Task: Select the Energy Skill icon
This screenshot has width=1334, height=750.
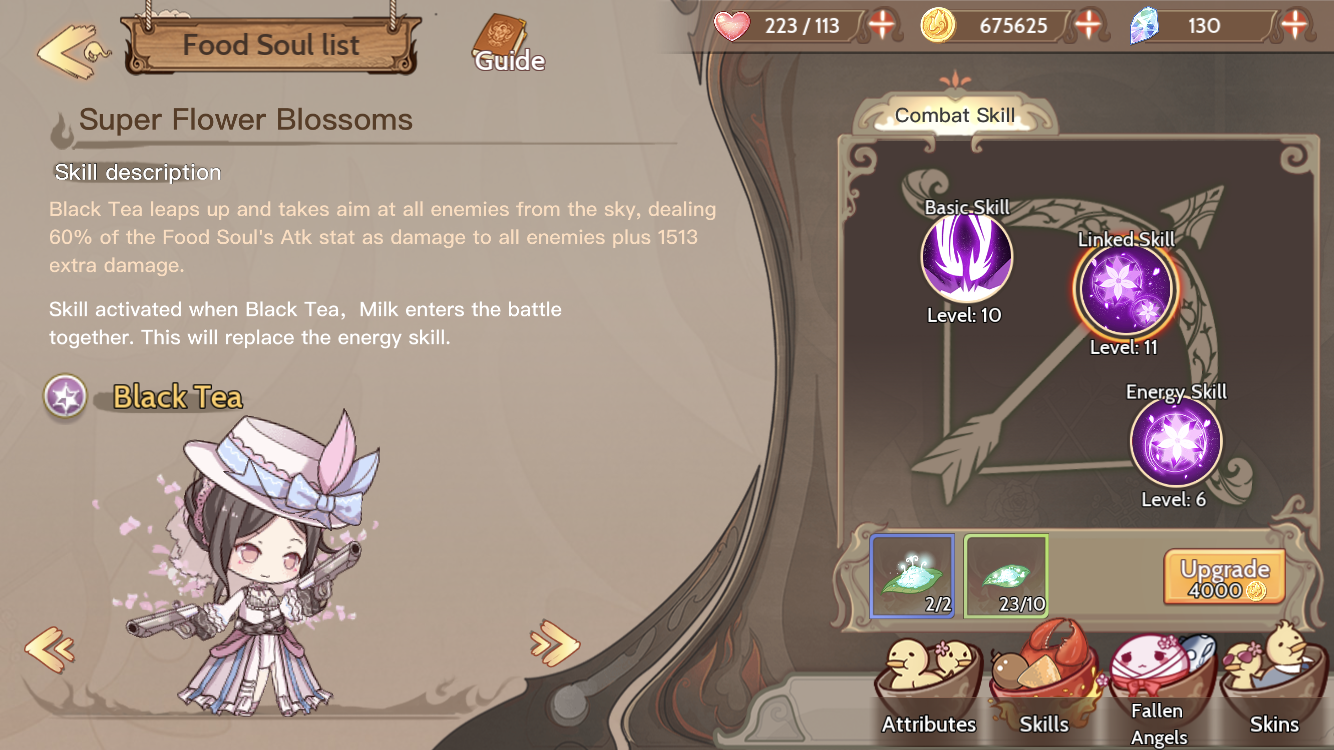Action: [x=1176, y=442]
